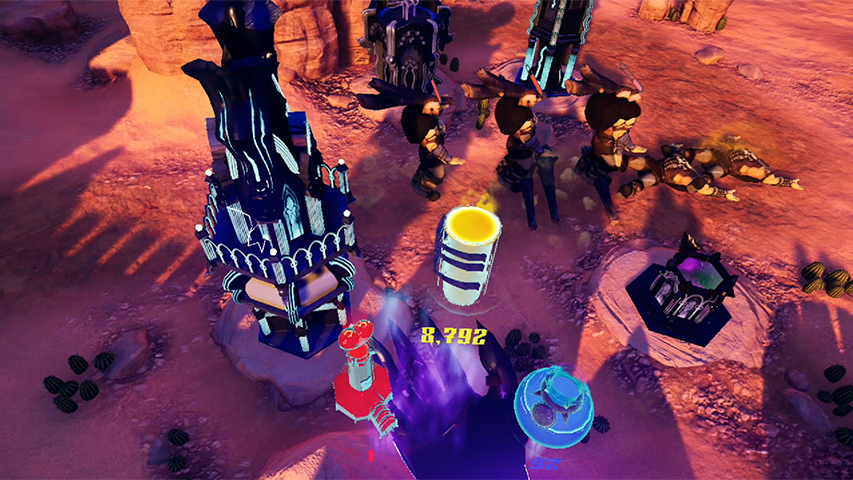Pick the blue orb tower option

[x=553, y=406]
